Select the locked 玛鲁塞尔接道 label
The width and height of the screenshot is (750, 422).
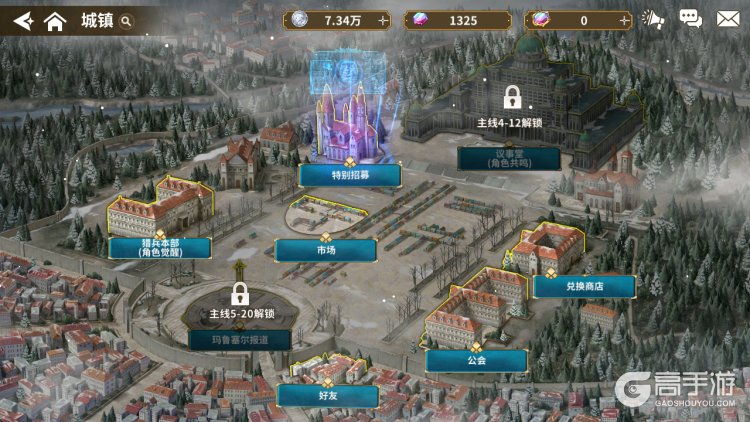pyautogui.click(x=239, y=340)
